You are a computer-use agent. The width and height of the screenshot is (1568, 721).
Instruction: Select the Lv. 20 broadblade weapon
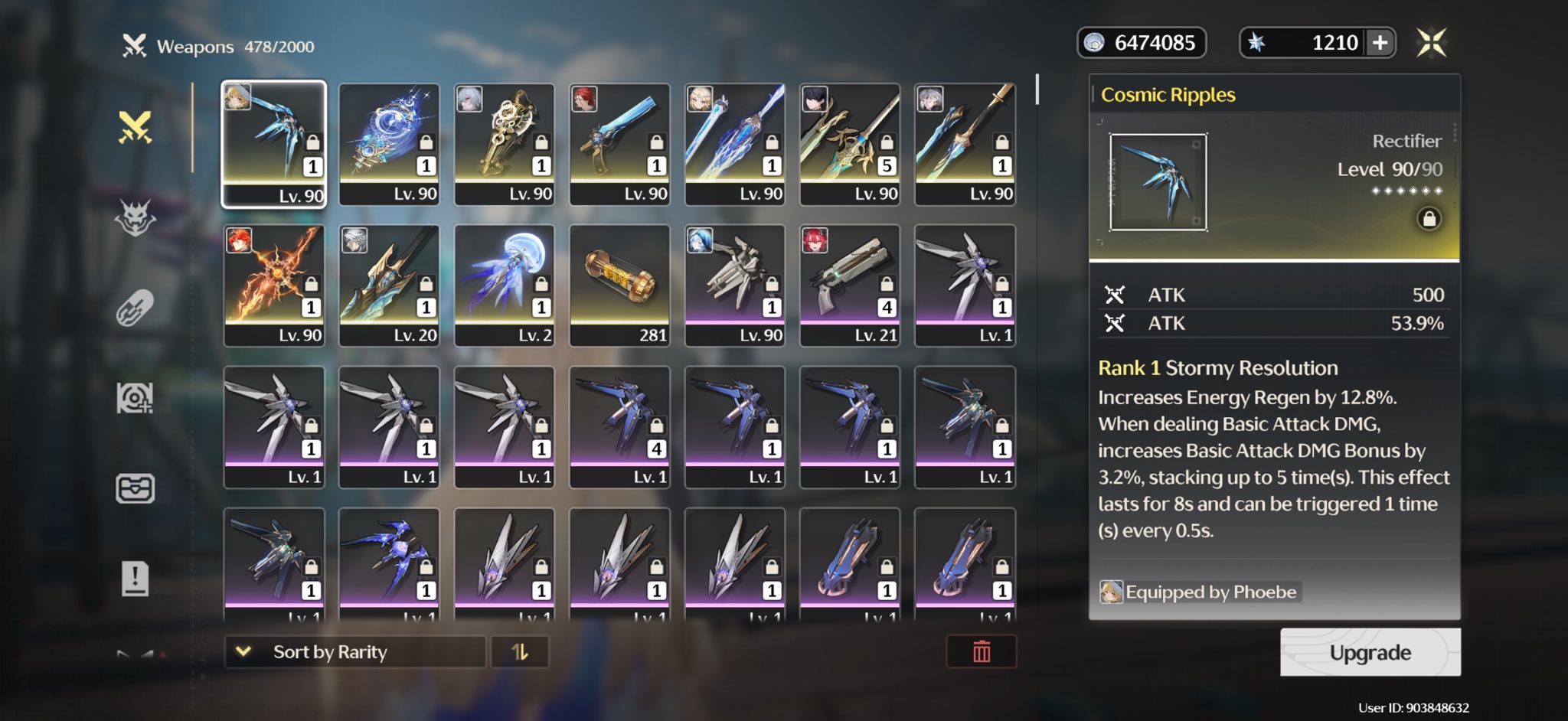pos(389,285)
